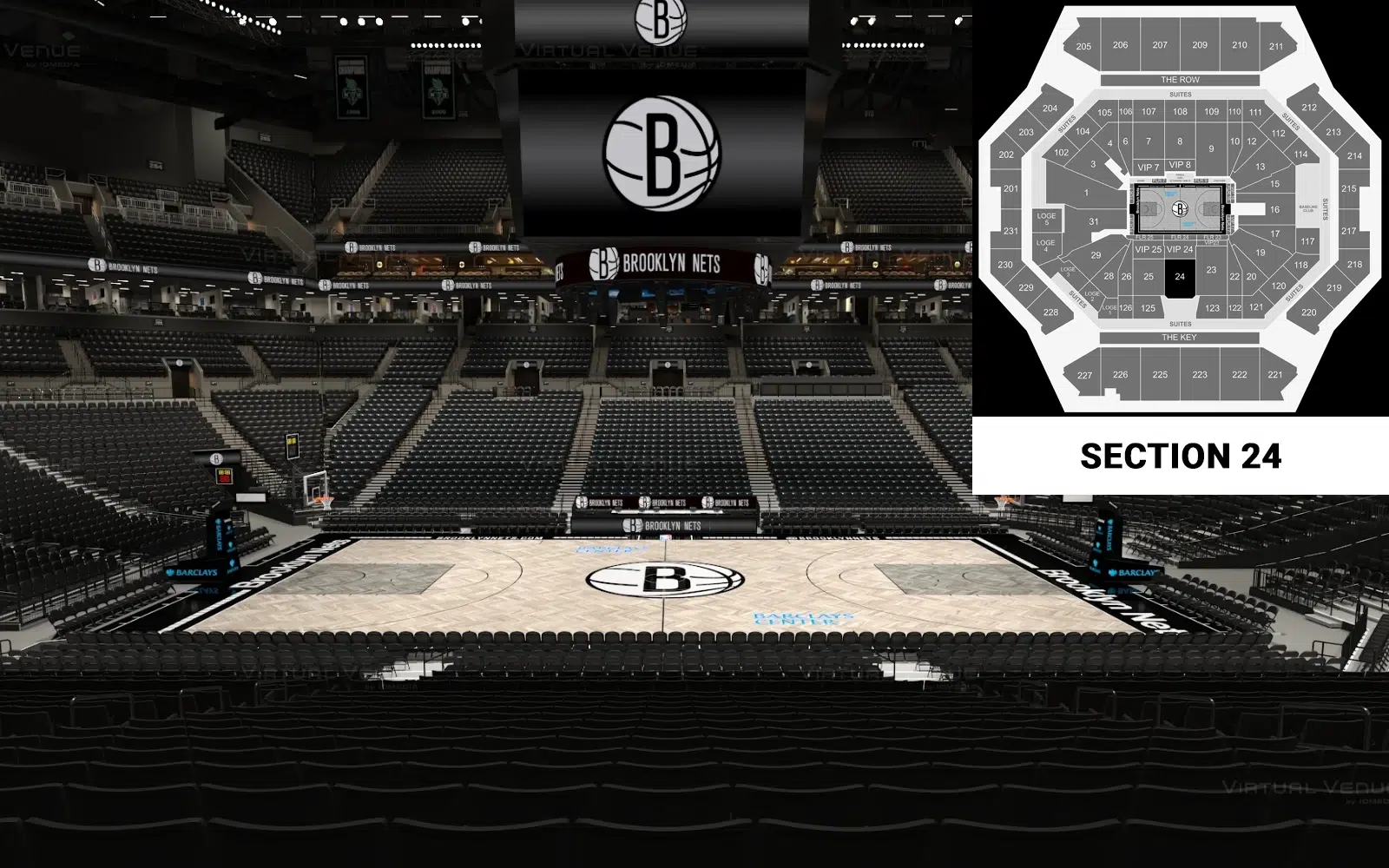This screenshot has width=1389, height=868.
Task: Select the VIP 24 section
Action: click(1180, 250)
